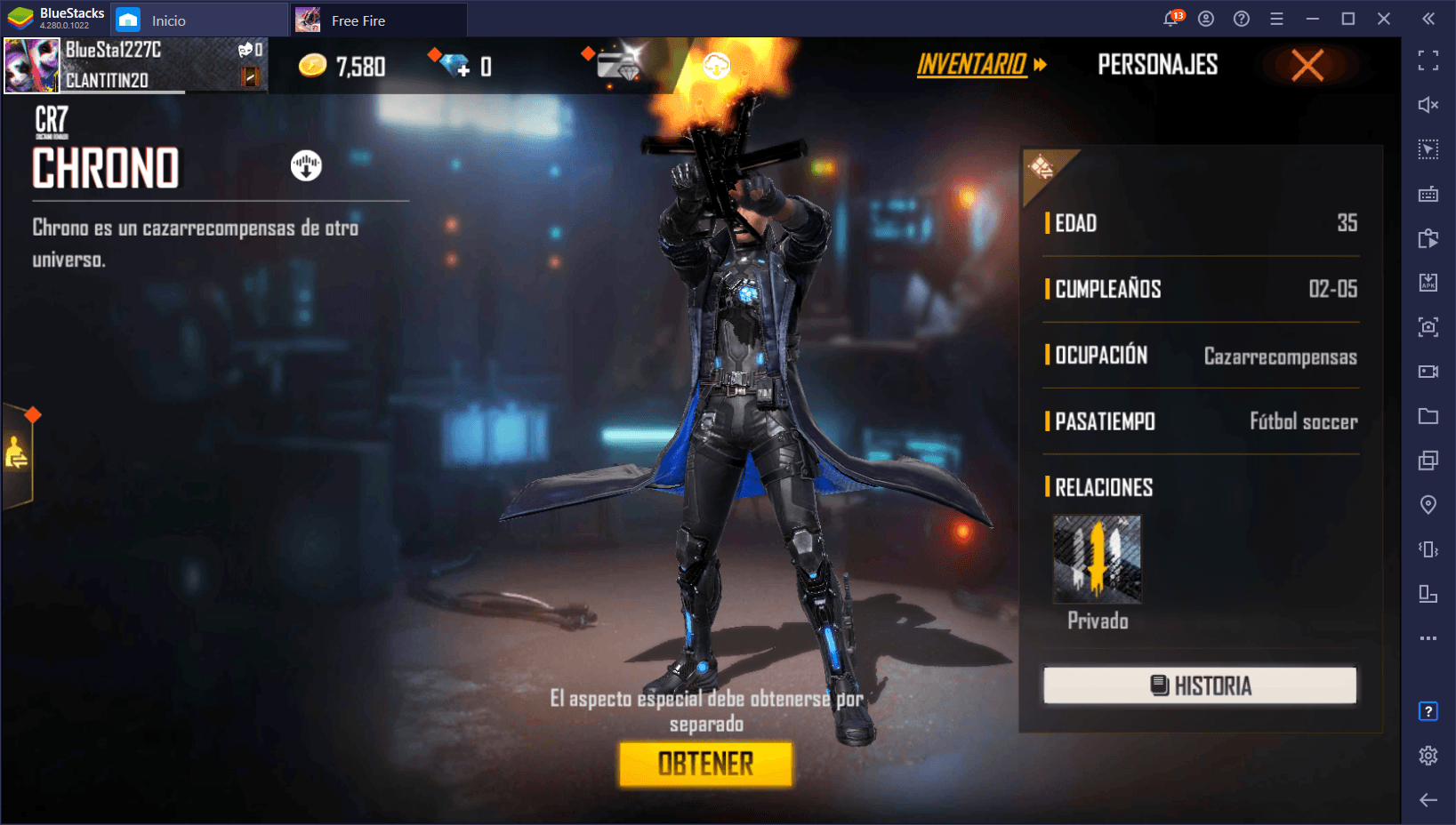
Task: Switch to the BlueStacks Inicio tab
Action: pos(168,20)
